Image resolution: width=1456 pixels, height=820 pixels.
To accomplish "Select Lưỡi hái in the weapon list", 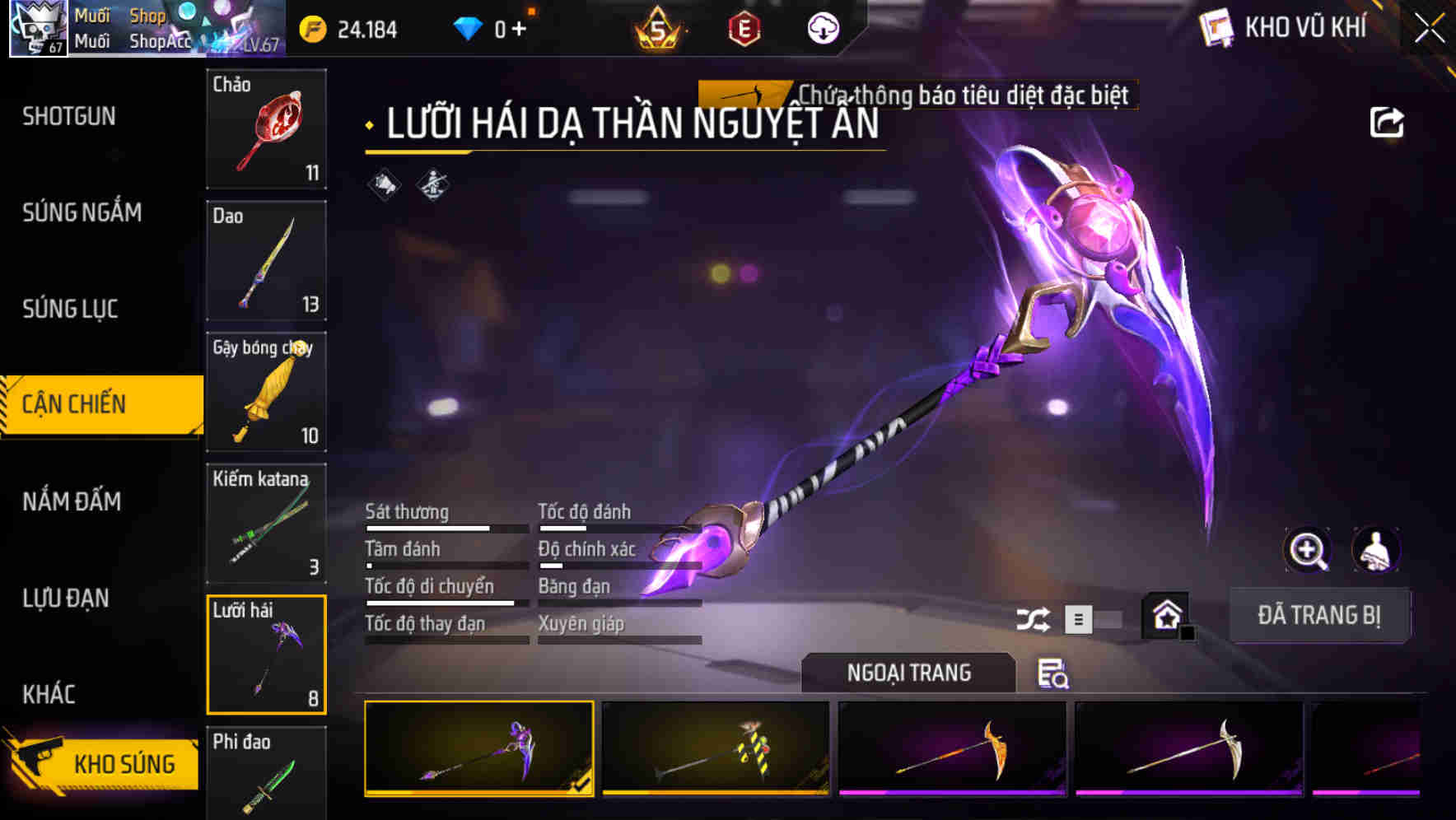I will click(x=266, y=655).
